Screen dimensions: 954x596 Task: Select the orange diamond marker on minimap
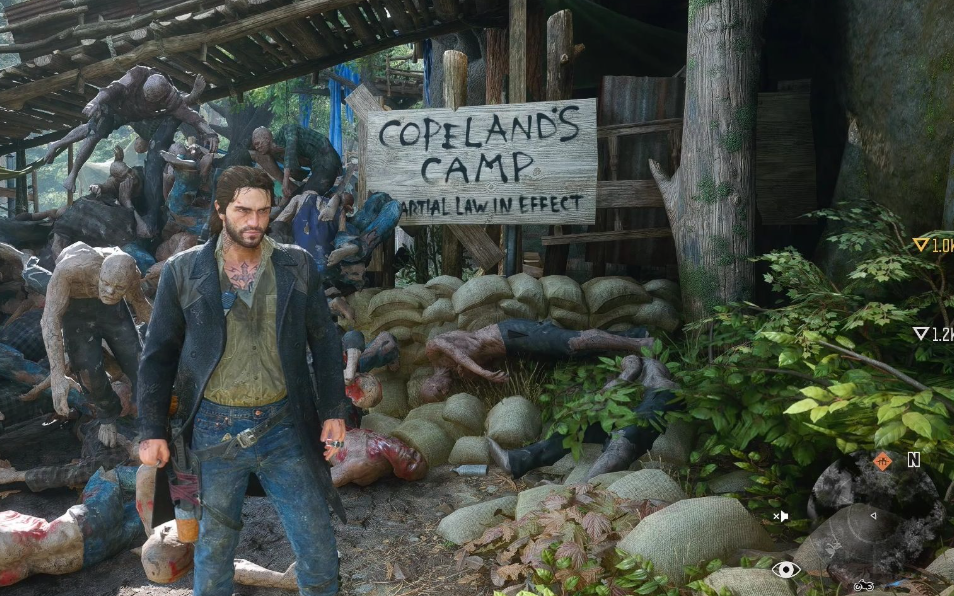click(x=882, y=461)
